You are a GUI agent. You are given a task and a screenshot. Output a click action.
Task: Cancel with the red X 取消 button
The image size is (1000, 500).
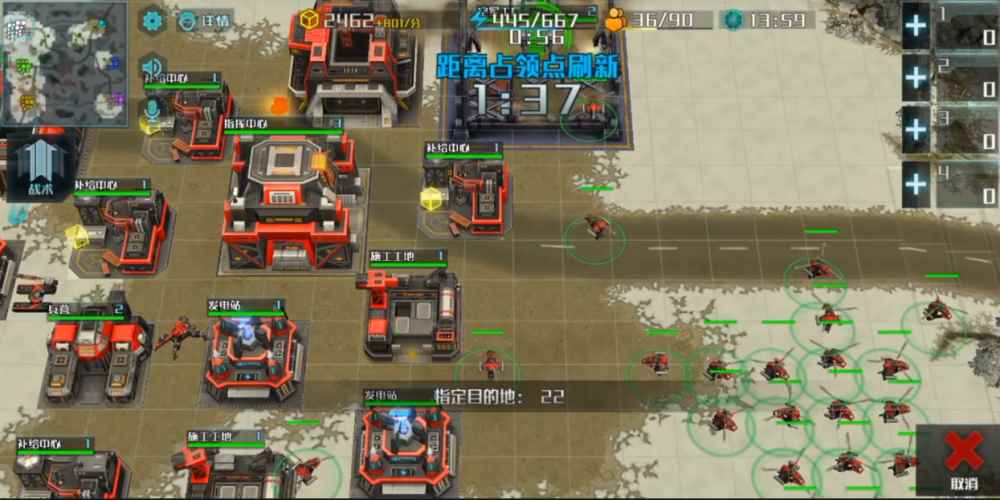[x=962, y=460]
